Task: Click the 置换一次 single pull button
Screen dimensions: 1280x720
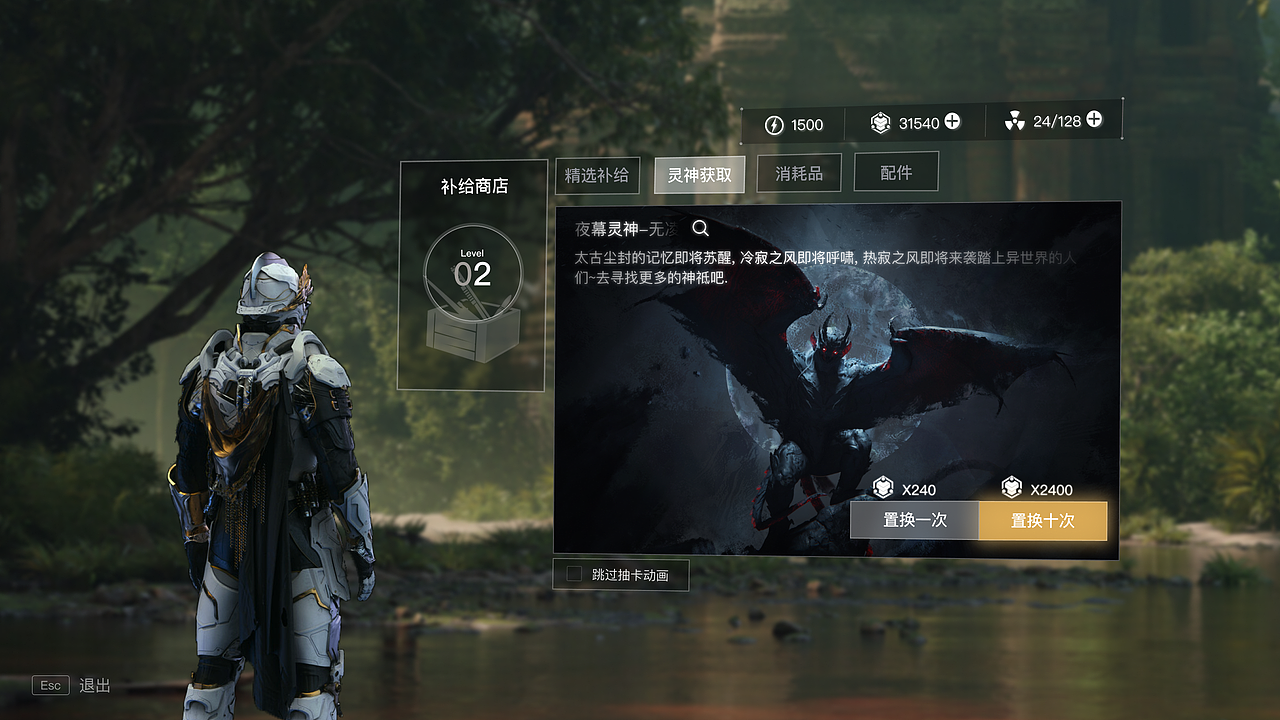Action: pos(913,520)
